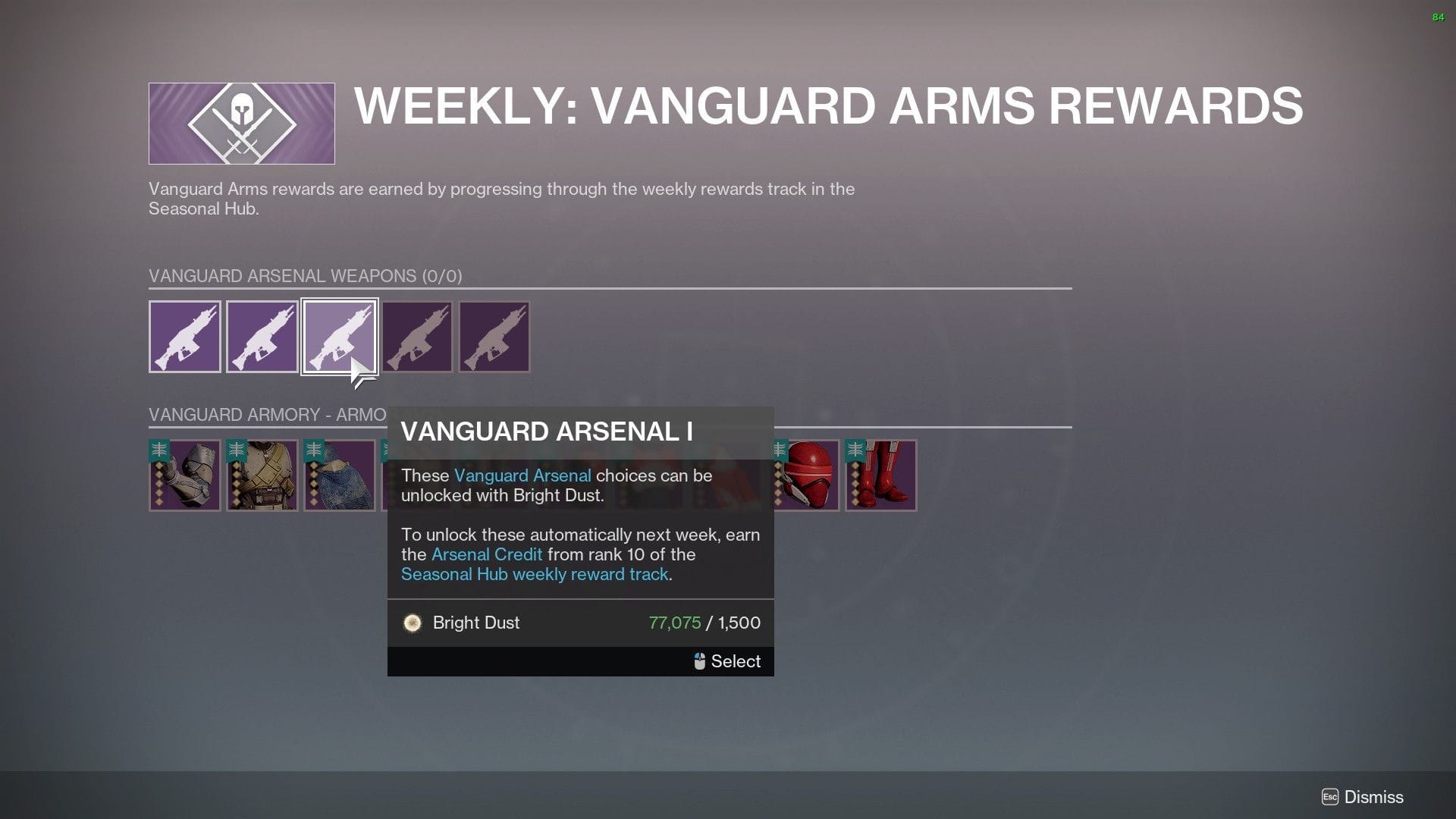Select the fifth weapon icon in the row
The image size is (1456, 819).
tap(494, 336)
